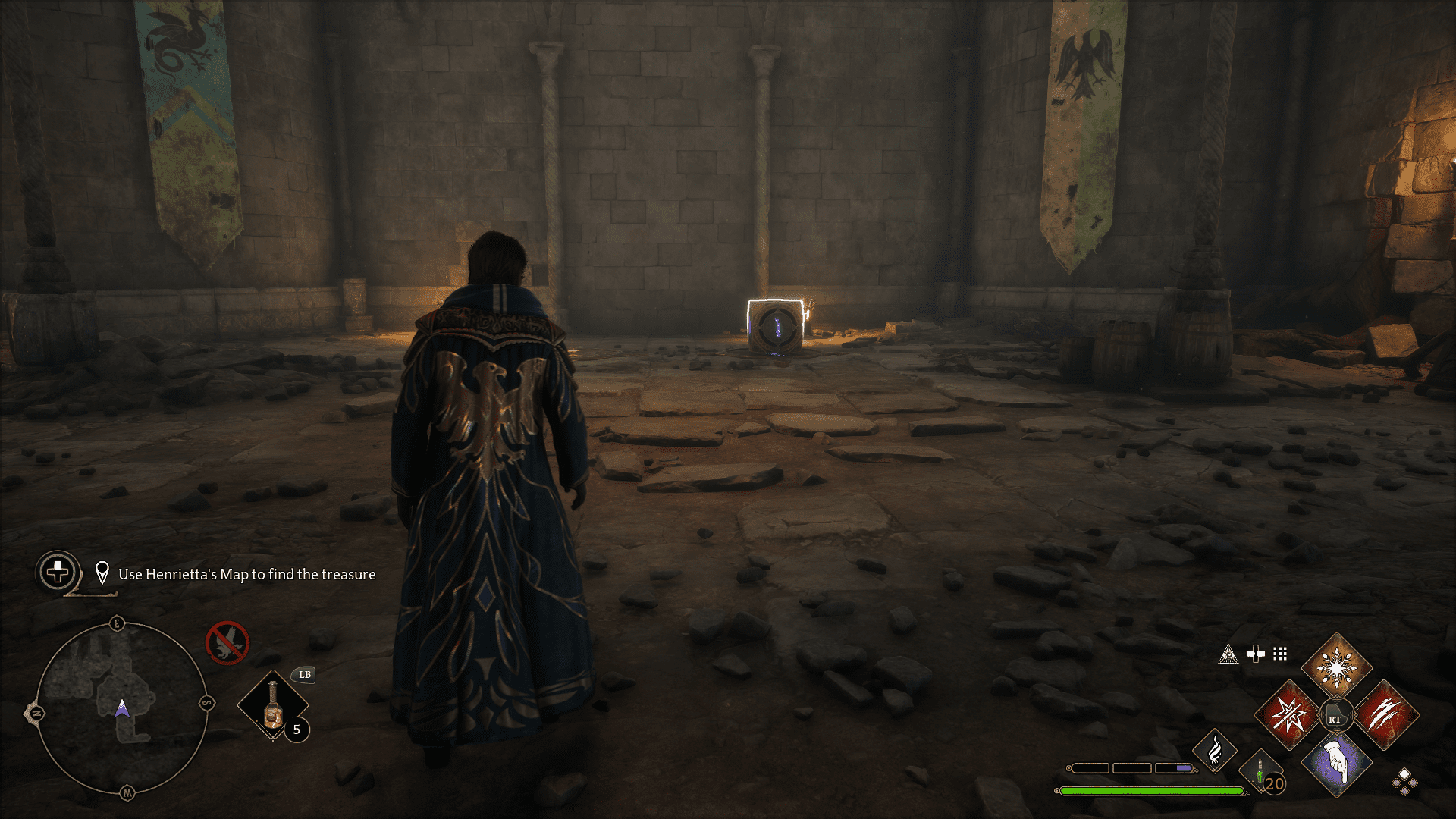Click the Wiggenweld Potion slot showing 5
The width and height of the screenshot is (1456, 819).
(273, 705)
